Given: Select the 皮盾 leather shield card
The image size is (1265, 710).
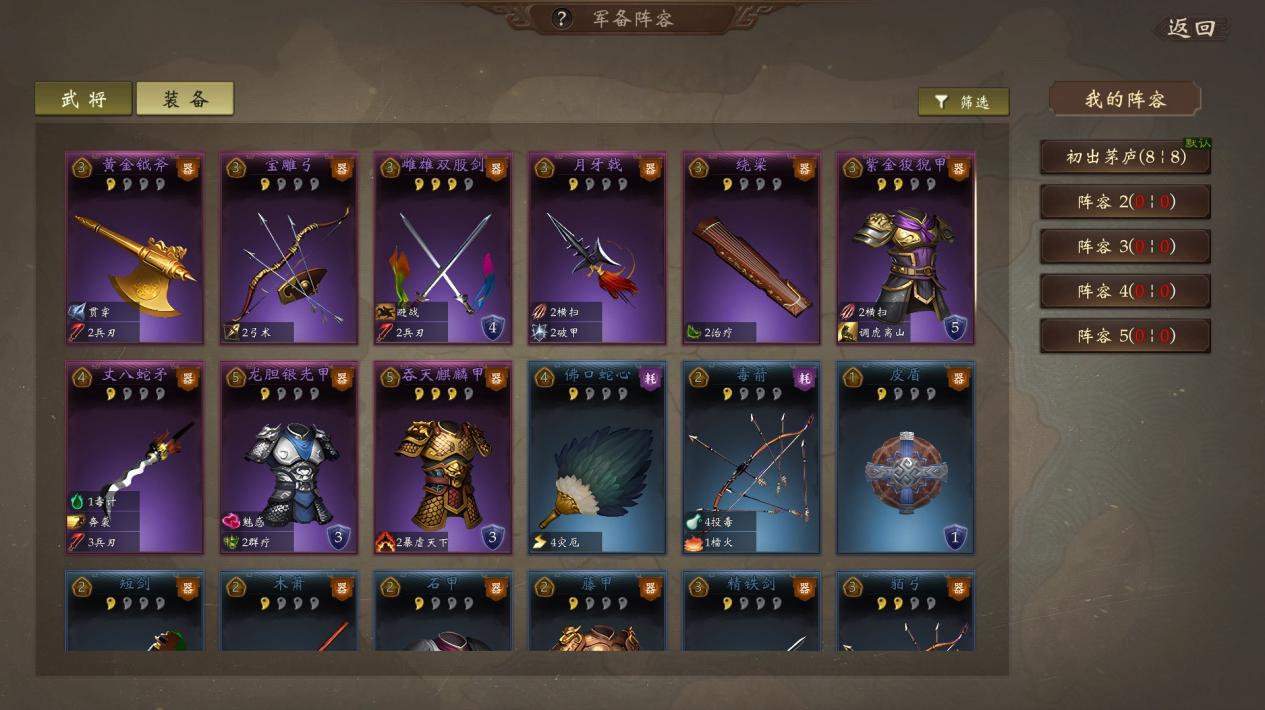Looking at the screenshot, I should tap(905, 458).
